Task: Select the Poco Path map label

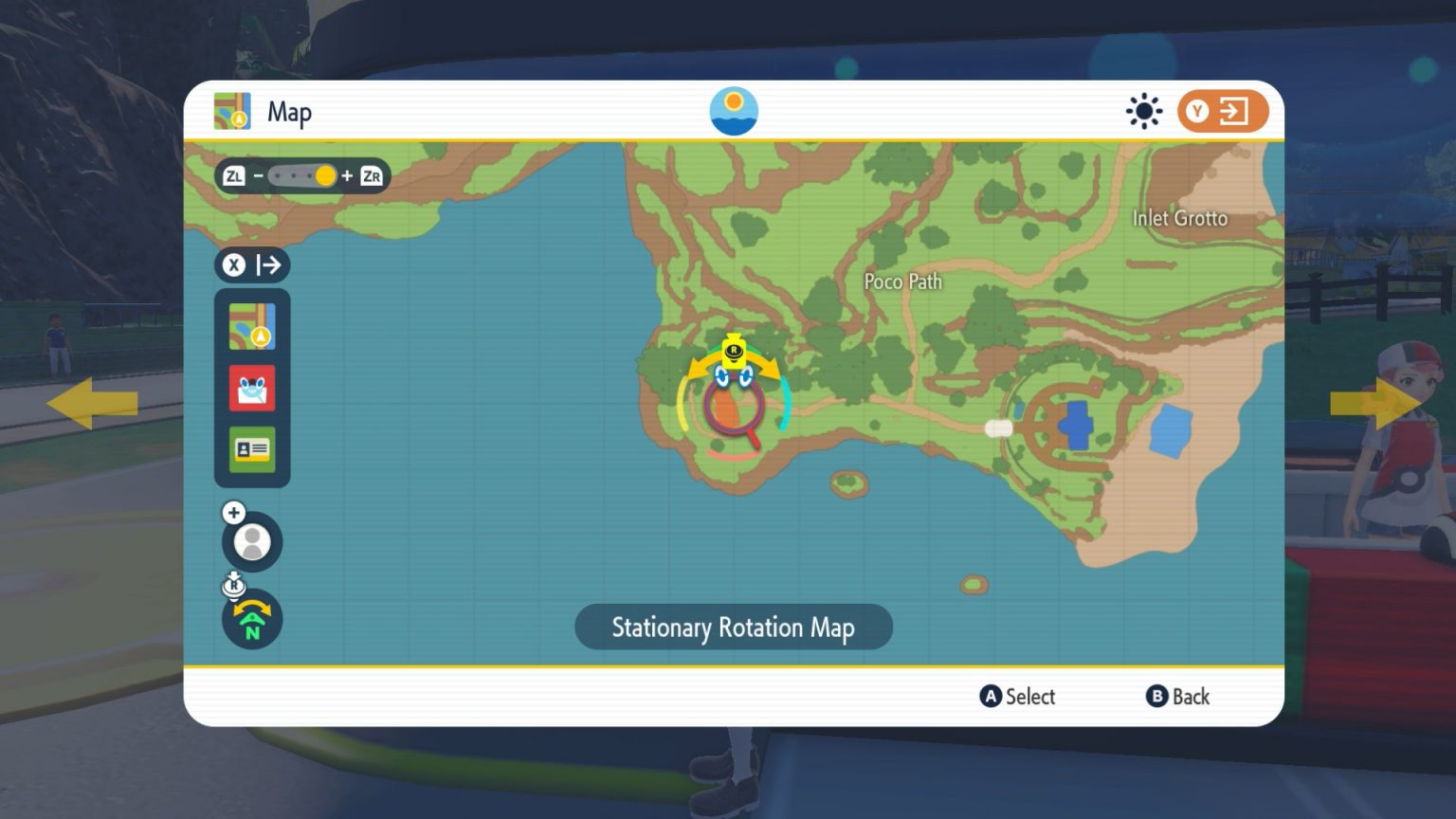Action: 902,282
